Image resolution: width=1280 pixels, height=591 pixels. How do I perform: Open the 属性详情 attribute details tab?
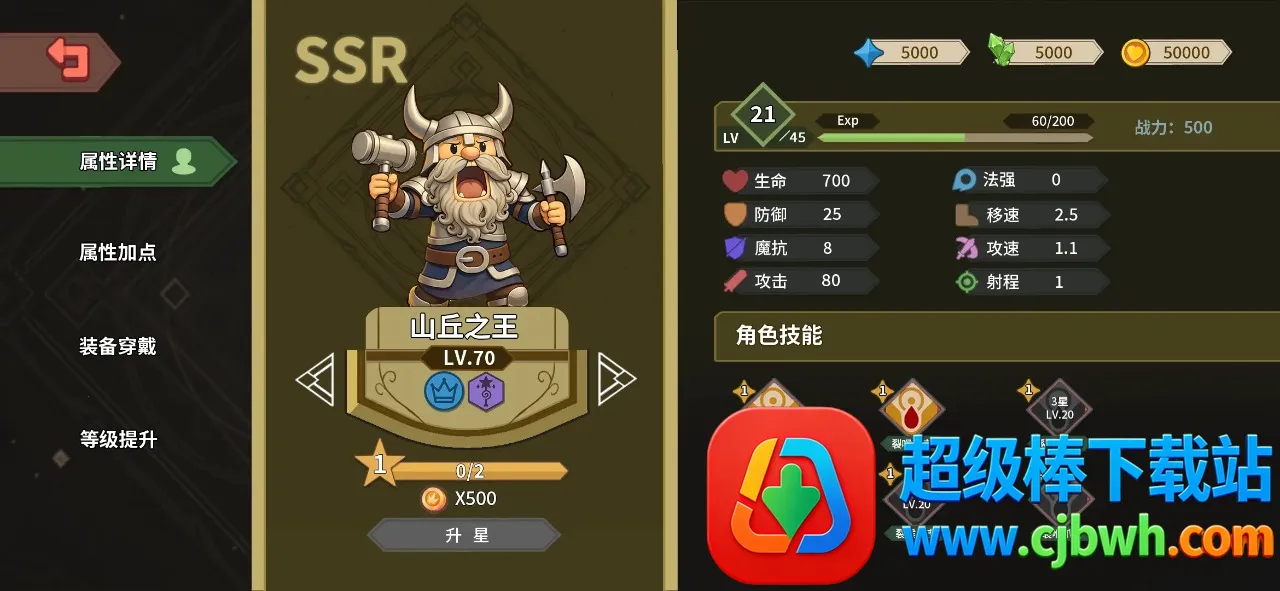pyautogui.click(x=118, y=162)
